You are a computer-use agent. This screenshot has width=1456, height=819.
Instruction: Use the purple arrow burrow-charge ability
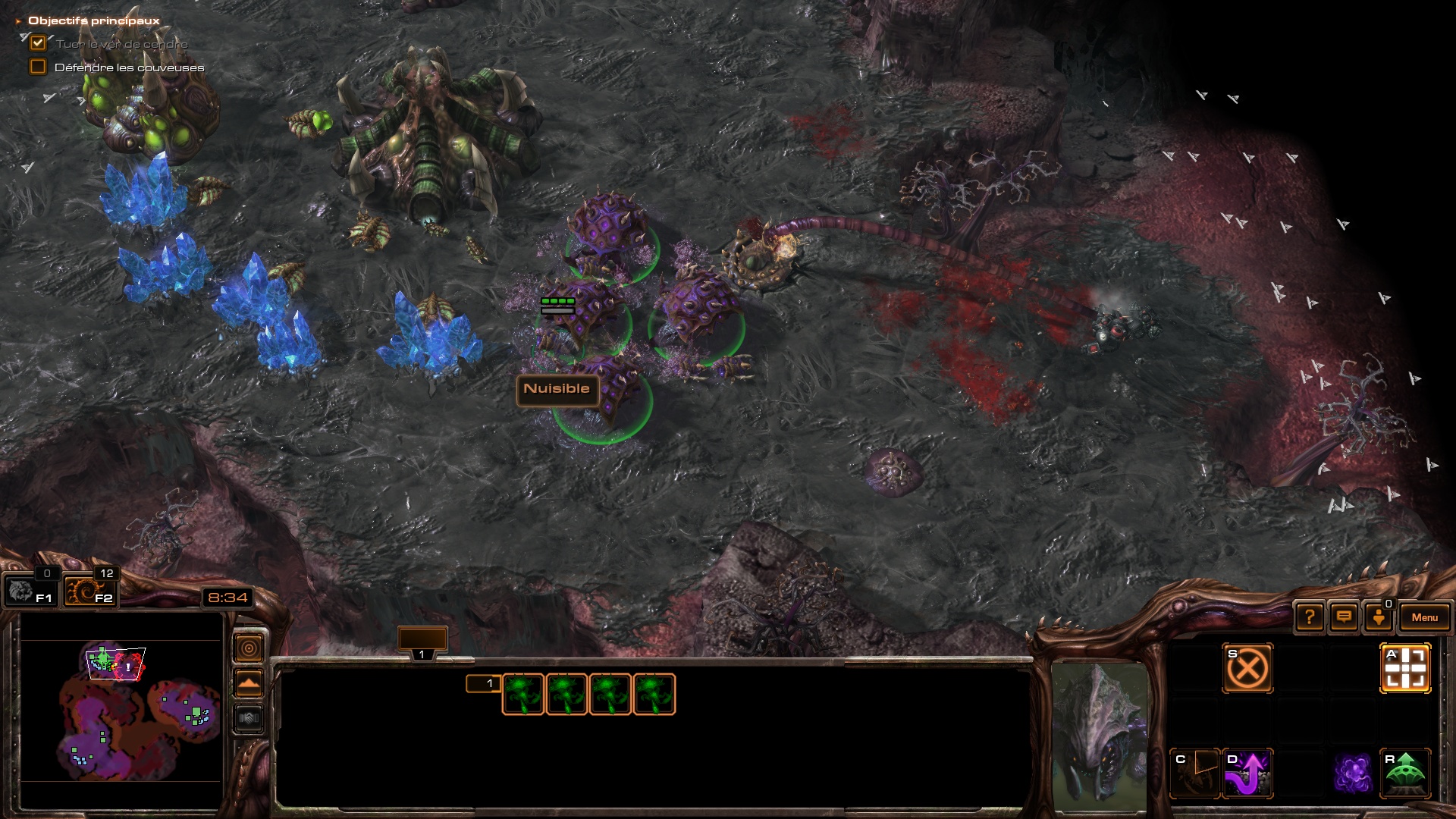coord(1247,773)
